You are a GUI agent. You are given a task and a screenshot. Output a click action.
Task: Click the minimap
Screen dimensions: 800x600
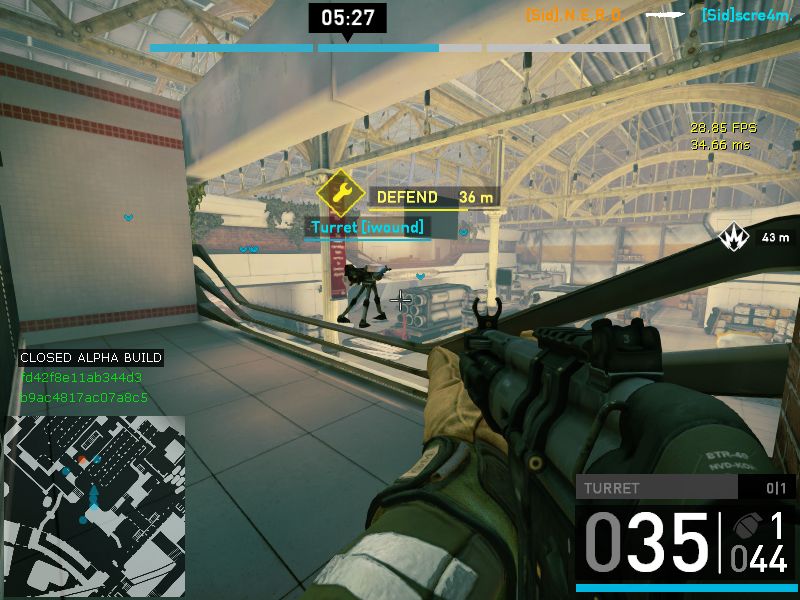94,493
